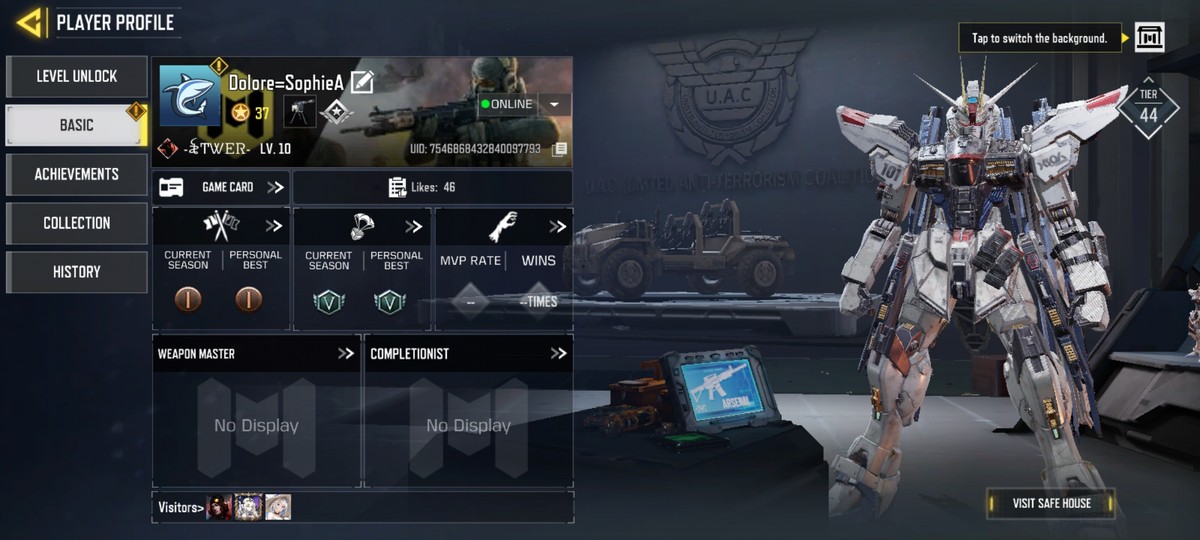Open the Online status dropdown

(553, 104)
